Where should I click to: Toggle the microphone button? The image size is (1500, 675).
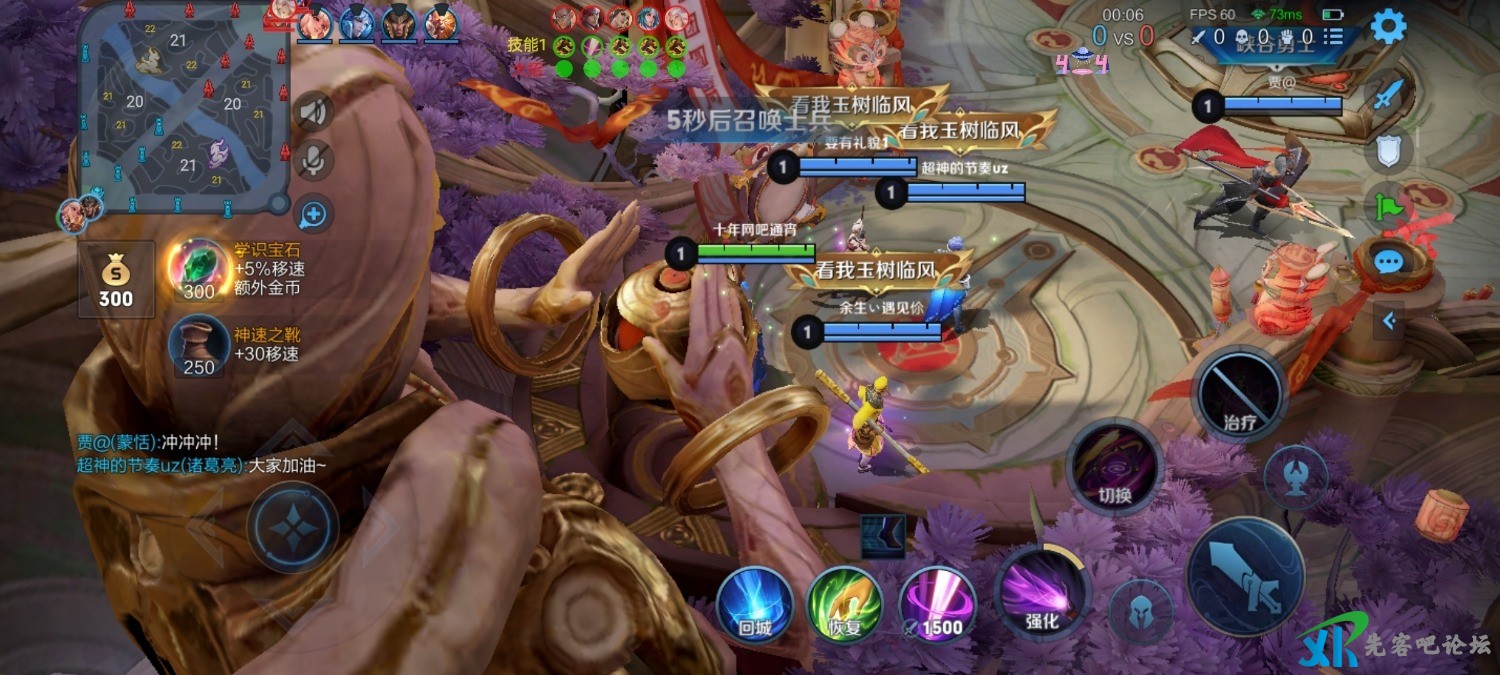[x=314, y=160]
